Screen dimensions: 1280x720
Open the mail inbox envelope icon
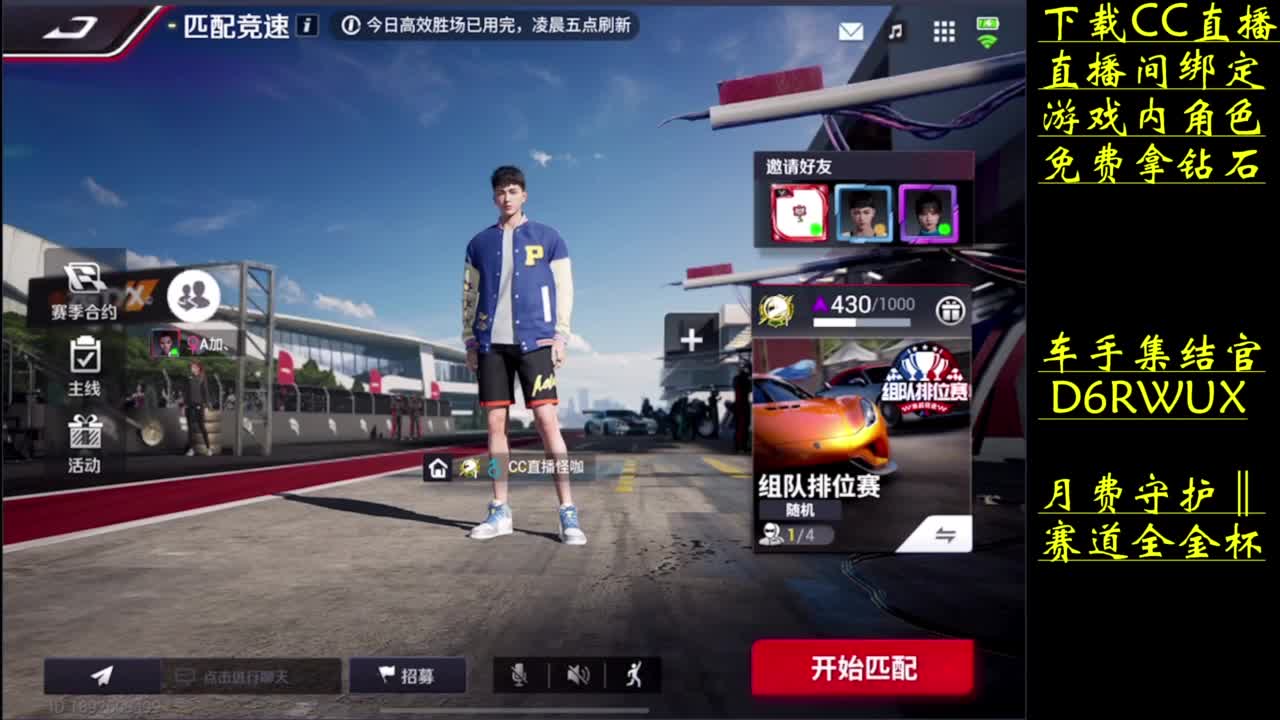point(849,31)
